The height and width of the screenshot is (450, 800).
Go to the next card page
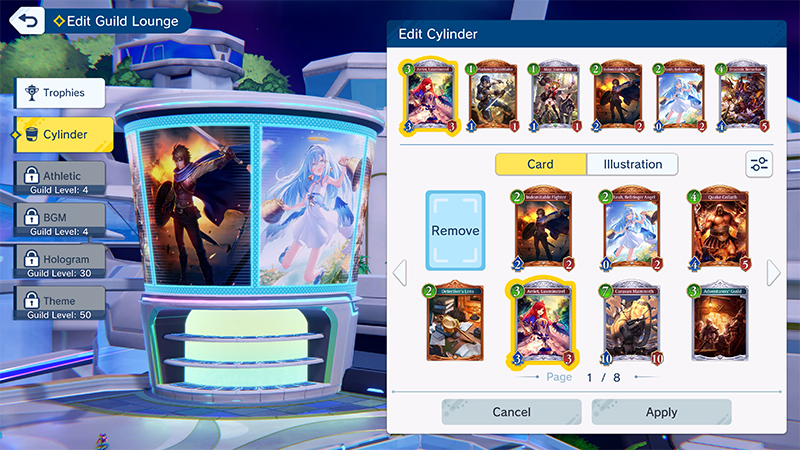(x=773, y=273)
